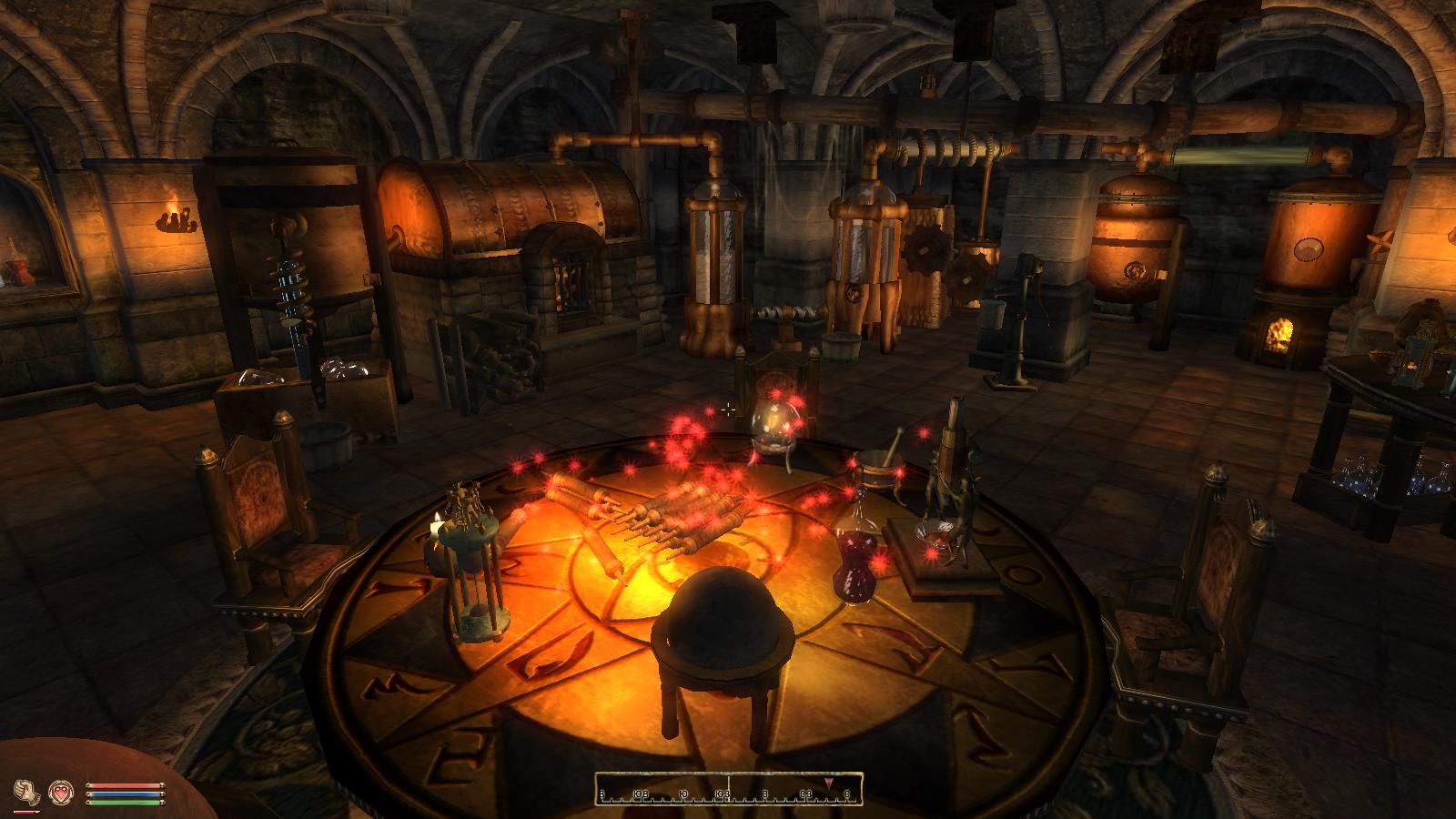
Task: Click the compass bar
Action: point(728,789)
